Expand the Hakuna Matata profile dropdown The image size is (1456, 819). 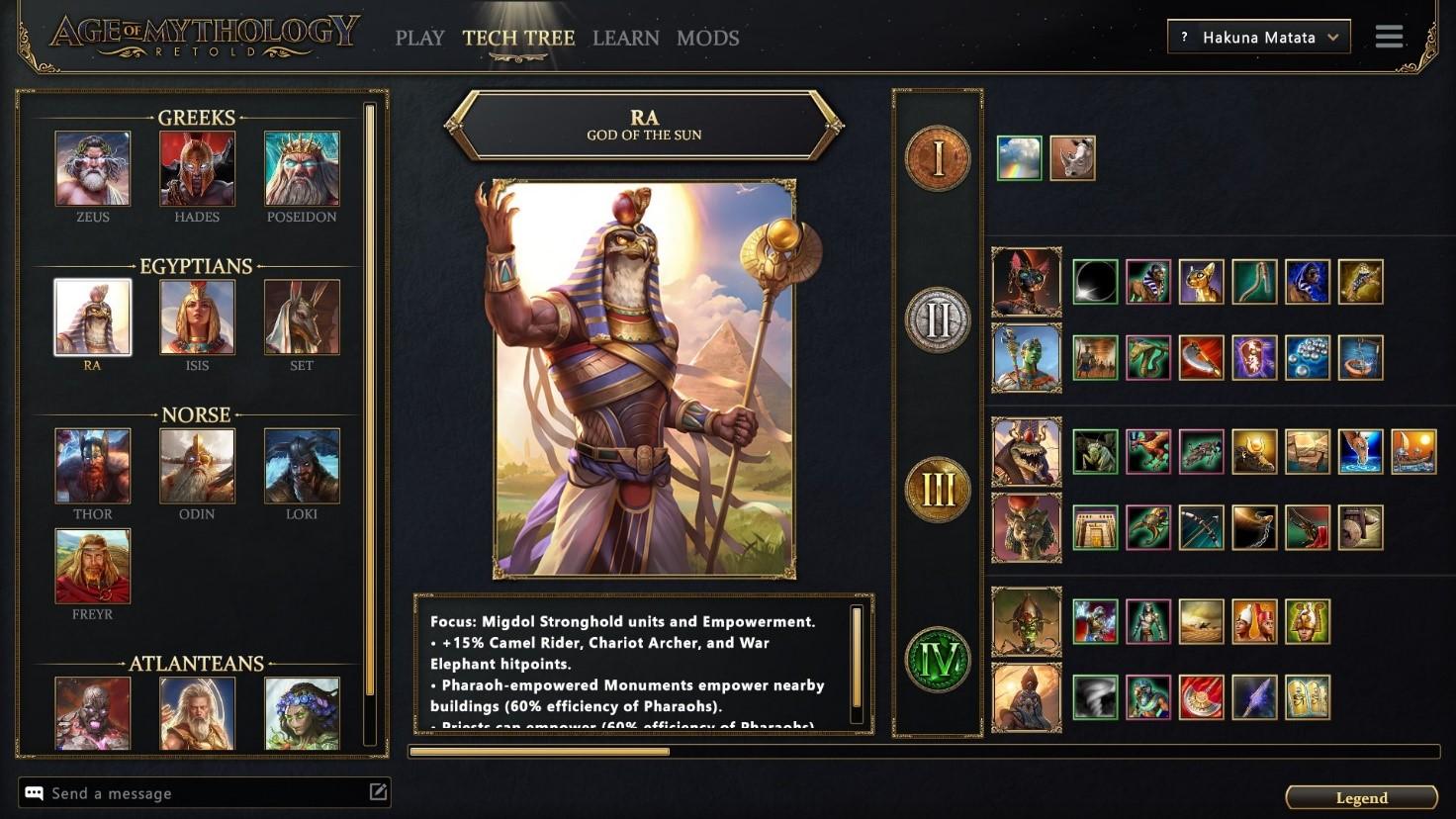click(1258, 38)
